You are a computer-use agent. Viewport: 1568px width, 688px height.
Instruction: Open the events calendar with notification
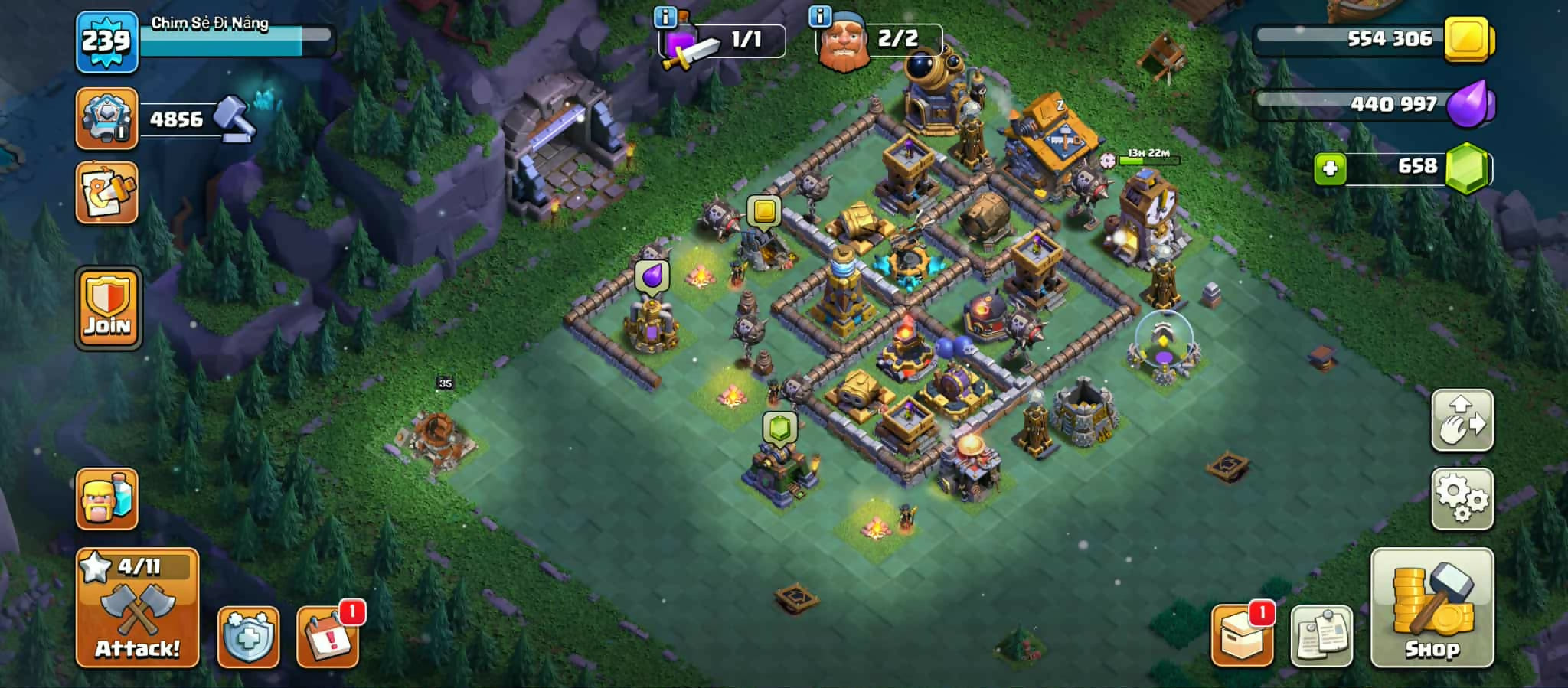(x=328, y=637)
